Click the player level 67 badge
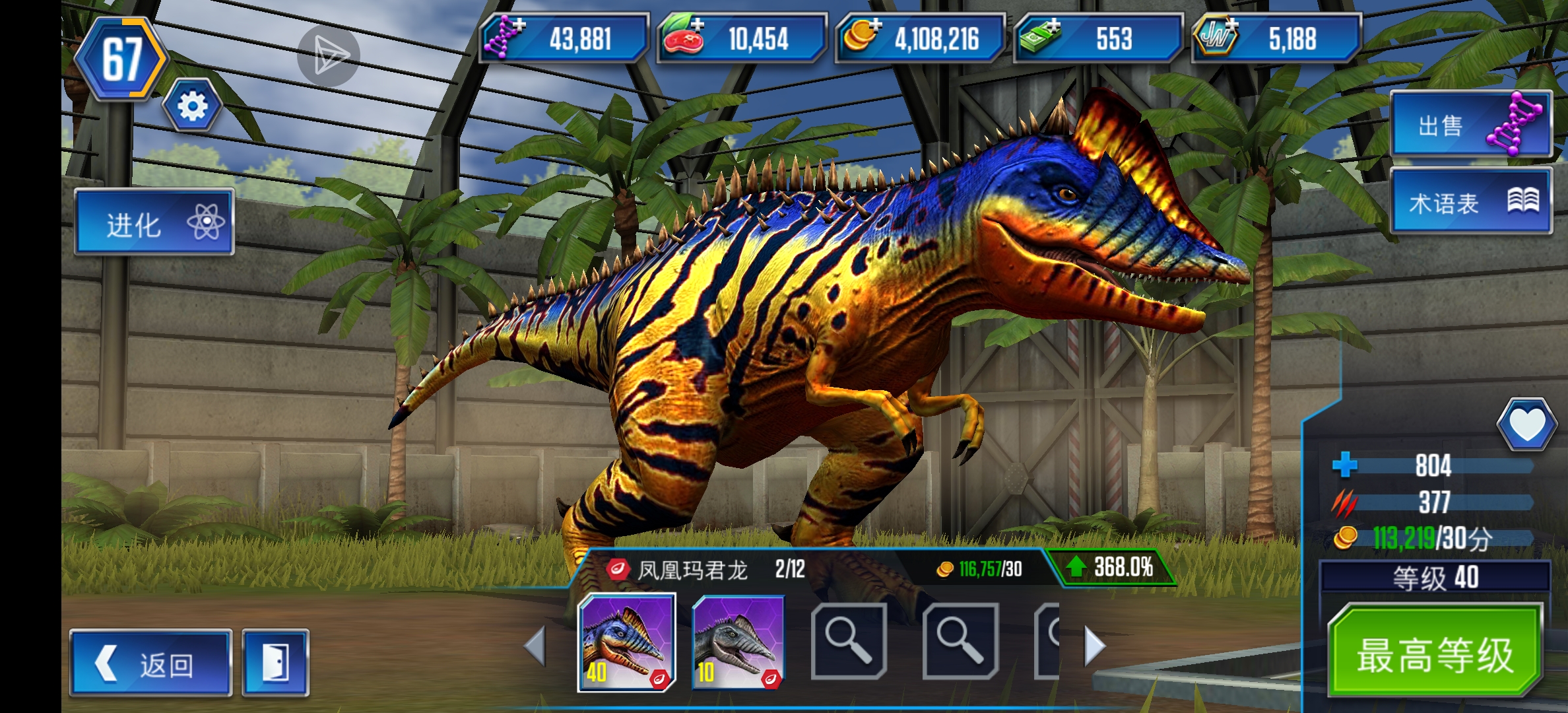Screen dimensions: 1568x713 (x=122, y=59)
